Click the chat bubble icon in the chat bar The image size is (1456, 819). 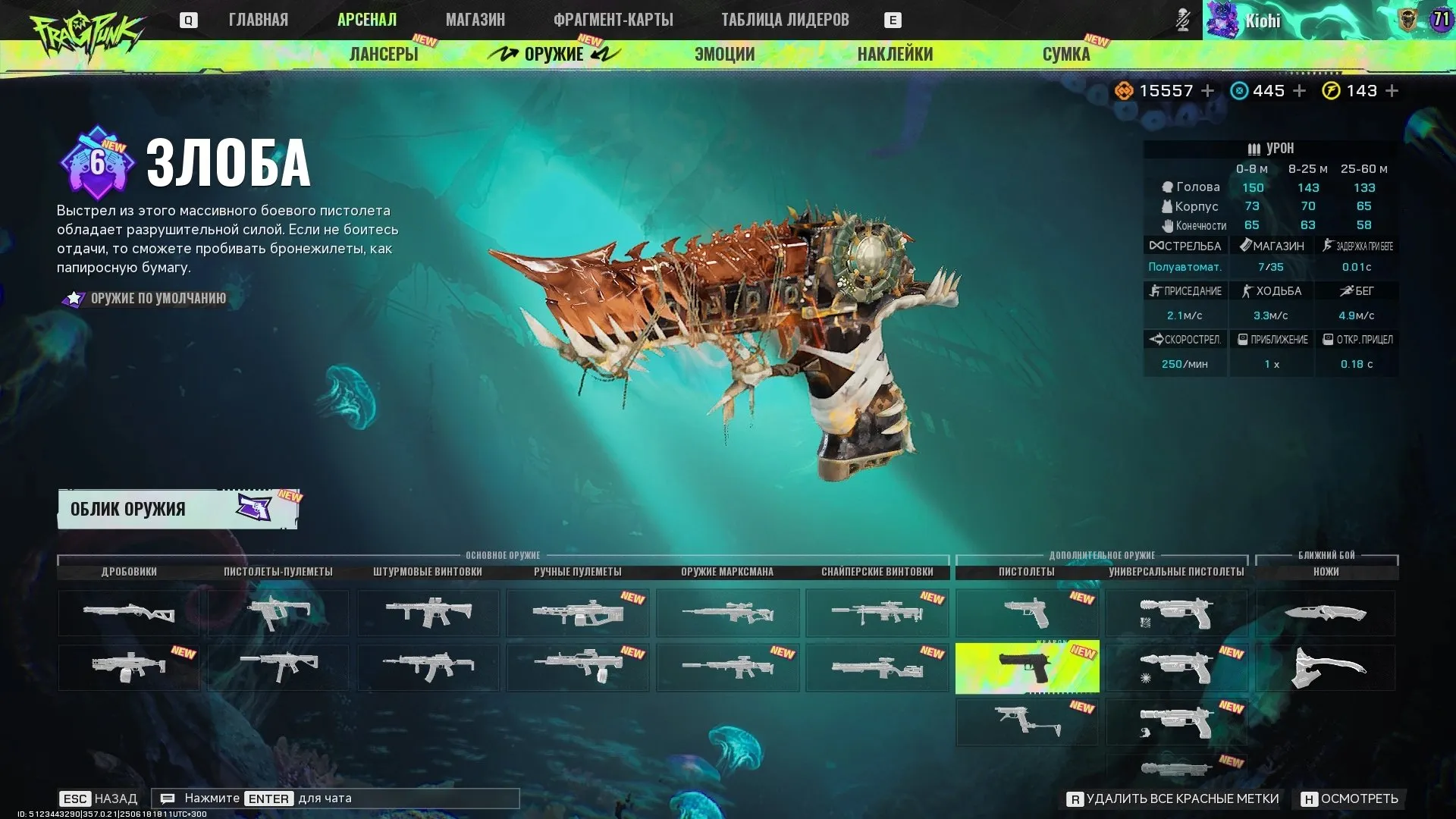coord(168,798)
